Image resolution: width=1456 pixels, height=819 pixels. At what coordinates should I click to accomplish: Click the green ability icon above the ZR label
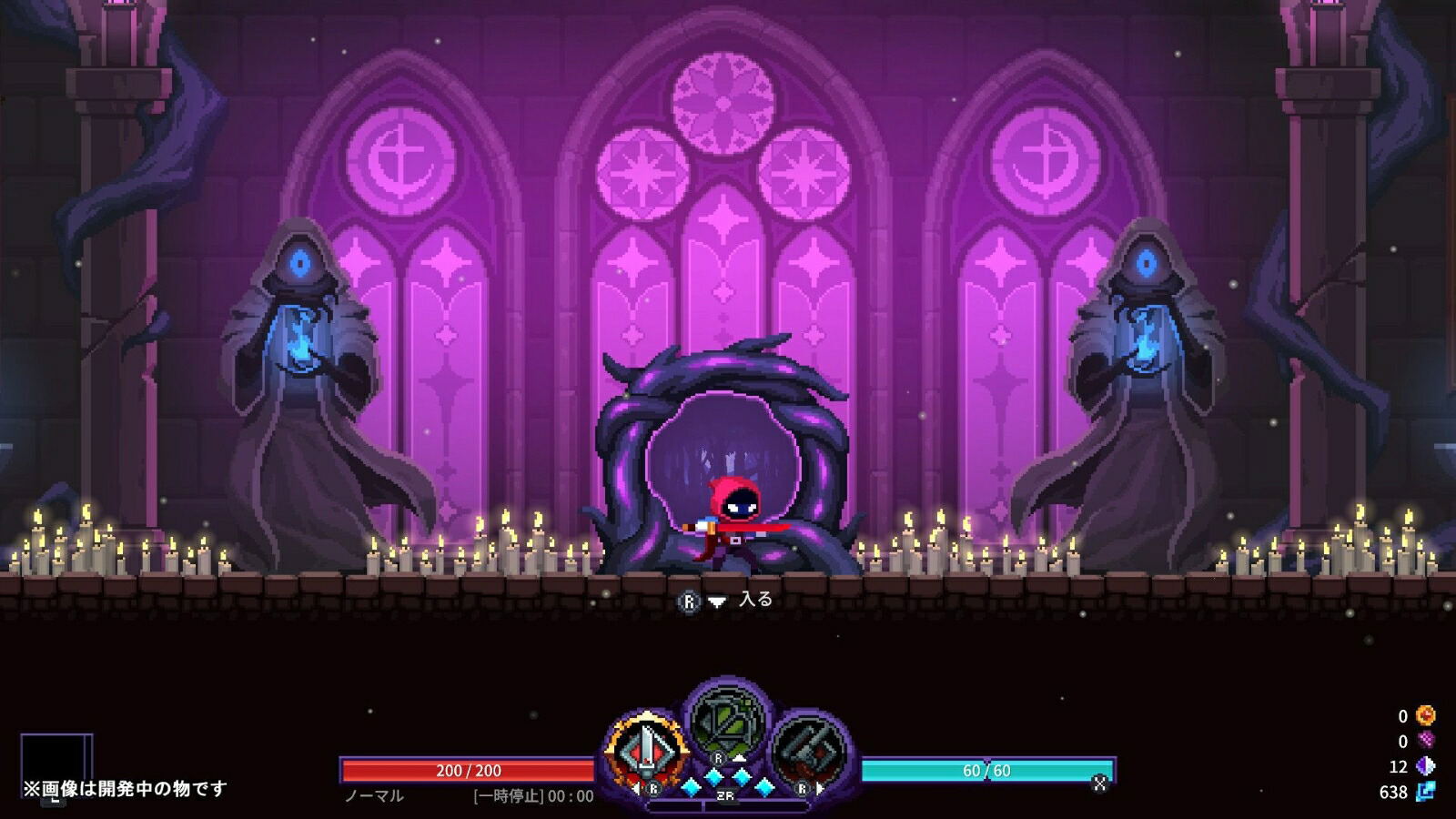pos(725,721)
